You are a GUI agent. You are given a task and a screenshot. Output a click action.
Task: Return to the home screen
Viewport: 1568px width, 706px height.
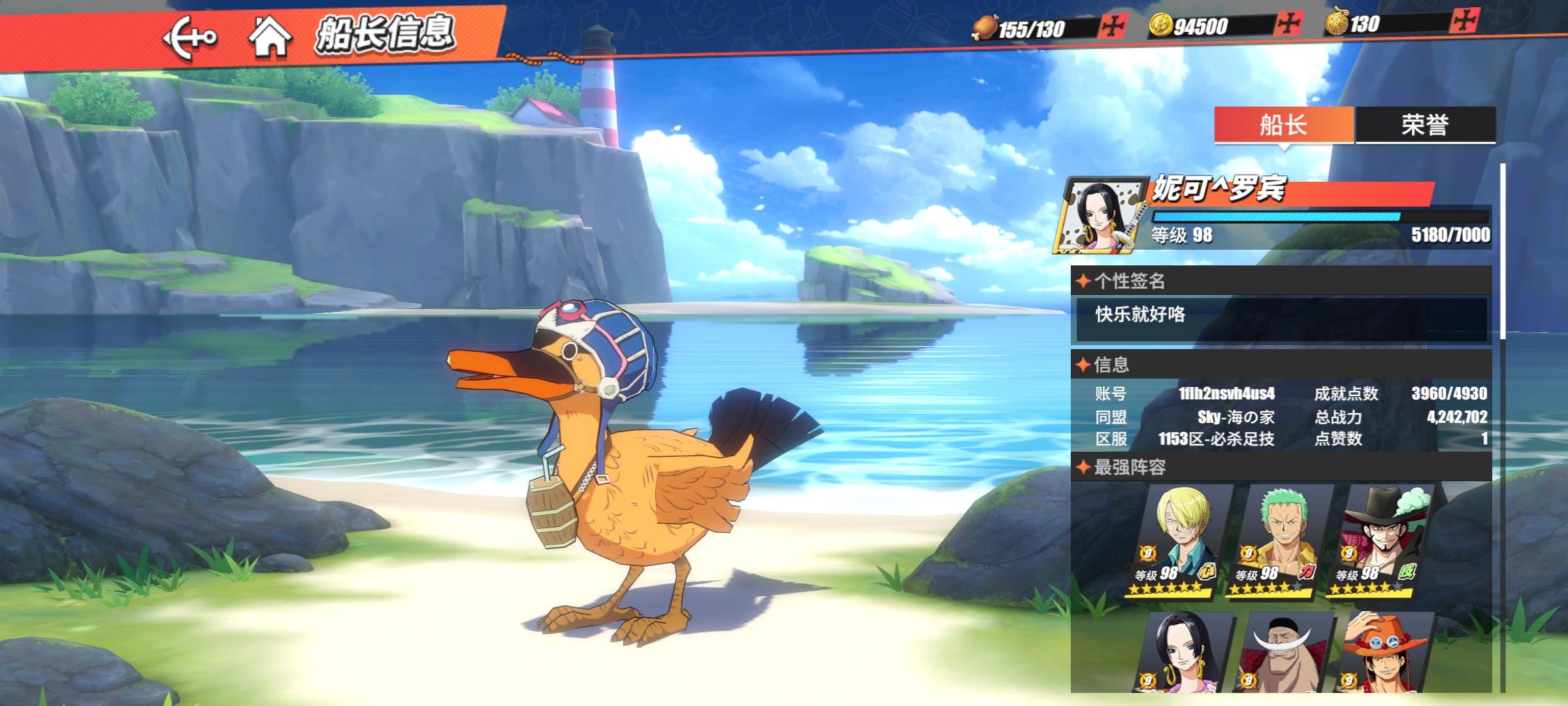coord(270,37)
